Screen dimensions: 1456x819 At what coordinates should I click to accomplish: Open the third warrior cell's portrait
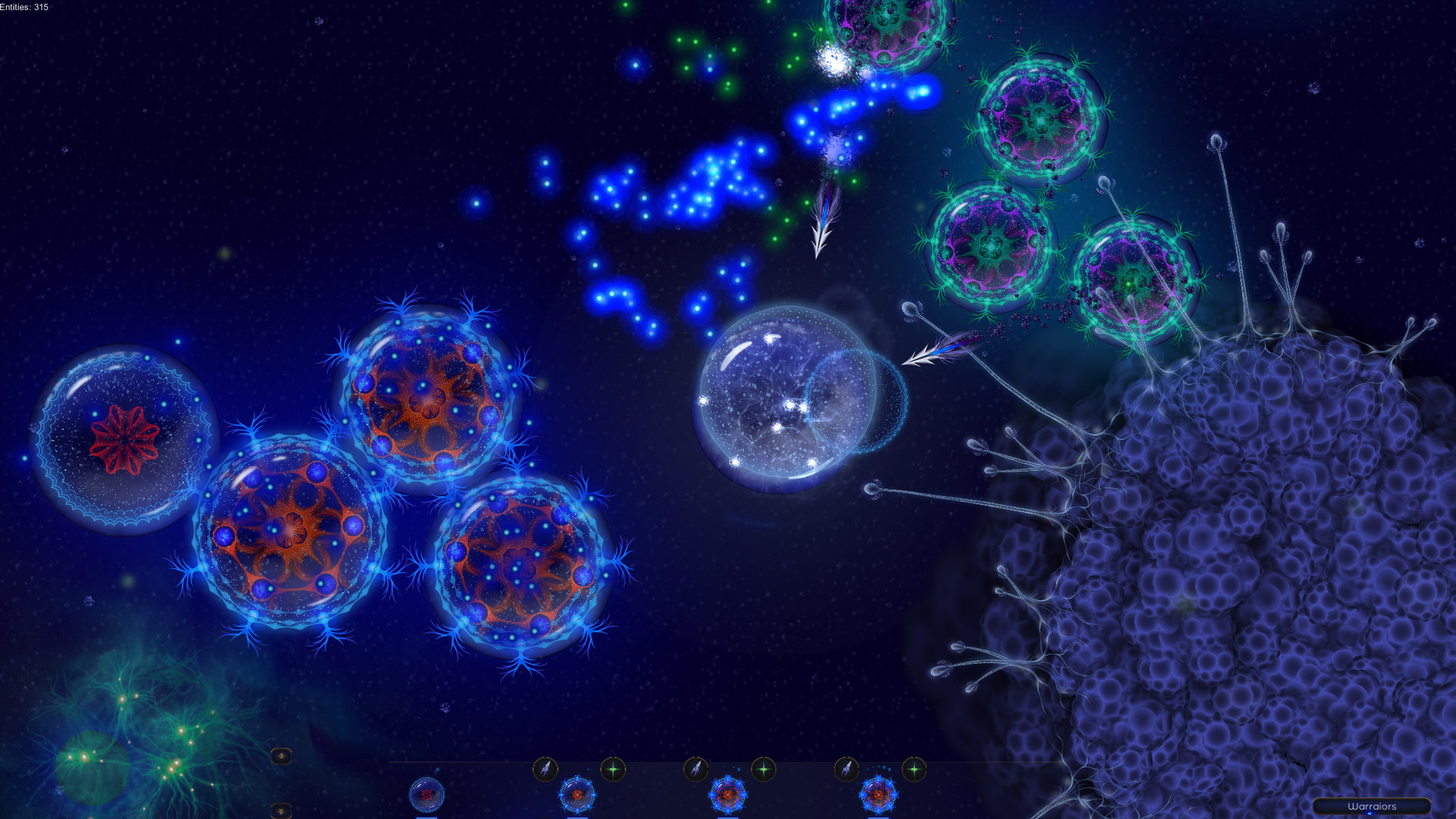pos(728,794)
